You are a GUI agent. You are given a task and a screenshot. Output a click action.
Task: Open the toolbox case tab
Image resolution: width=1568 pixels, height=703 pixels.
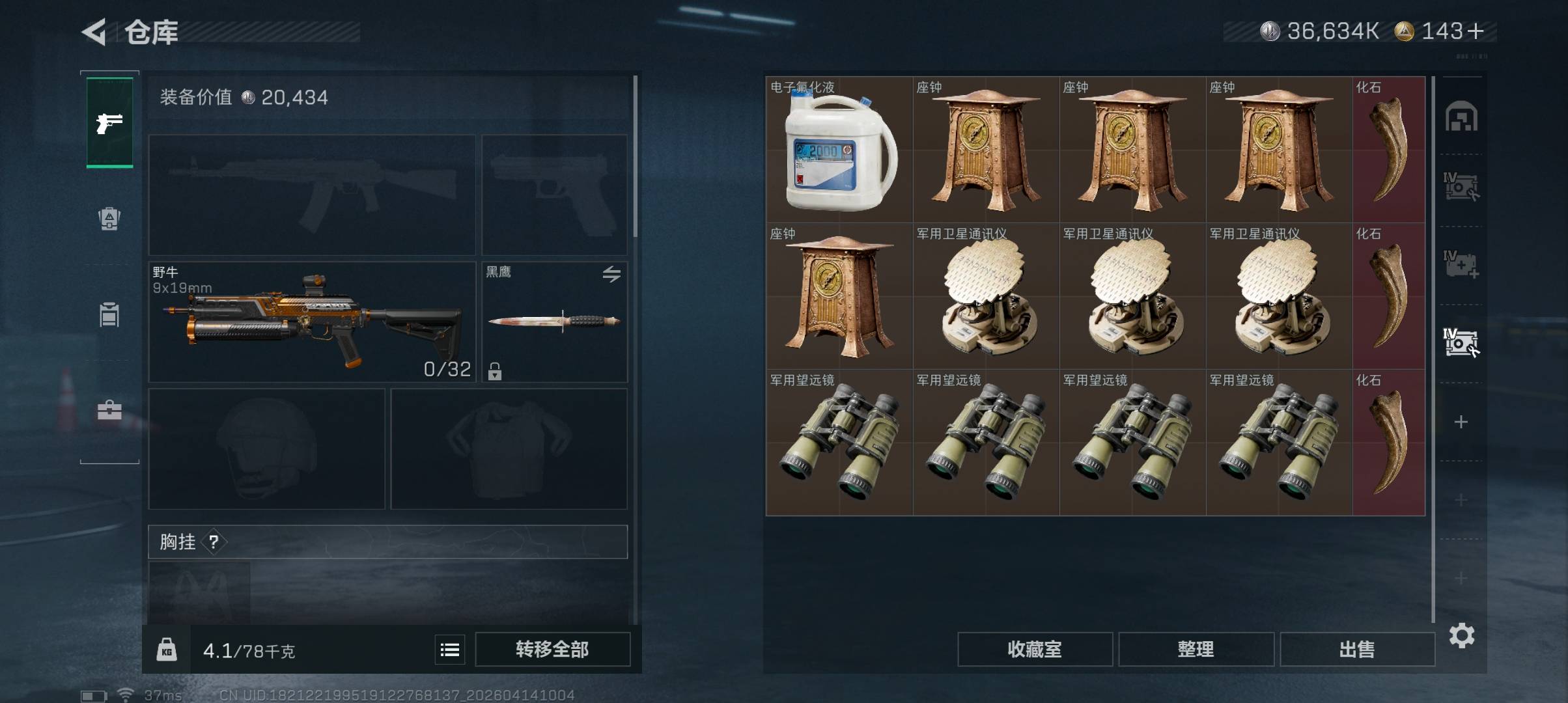click(x=109, y=410)
